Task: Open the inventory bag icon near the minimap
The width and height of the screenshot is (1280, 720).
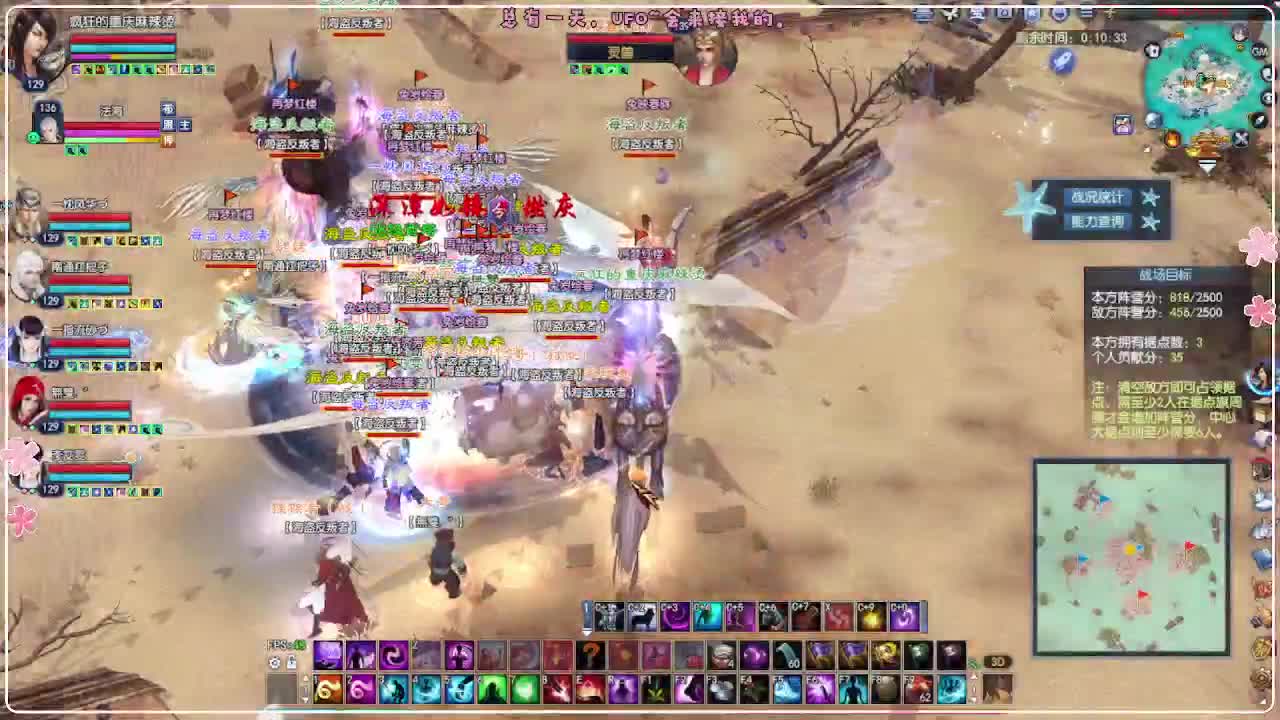Action: coord(1153,51)
